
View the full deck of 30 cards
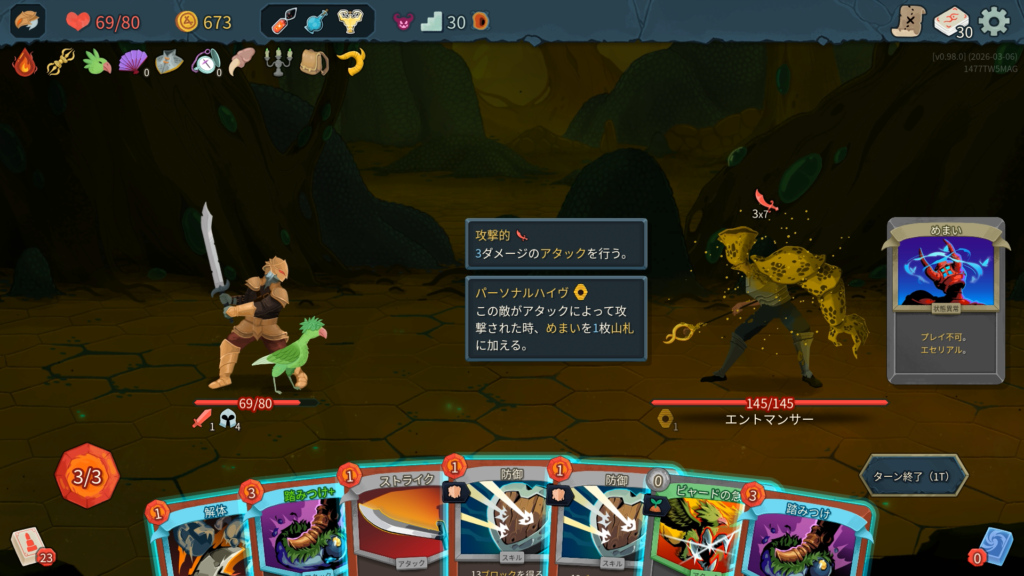click(951, 21)
